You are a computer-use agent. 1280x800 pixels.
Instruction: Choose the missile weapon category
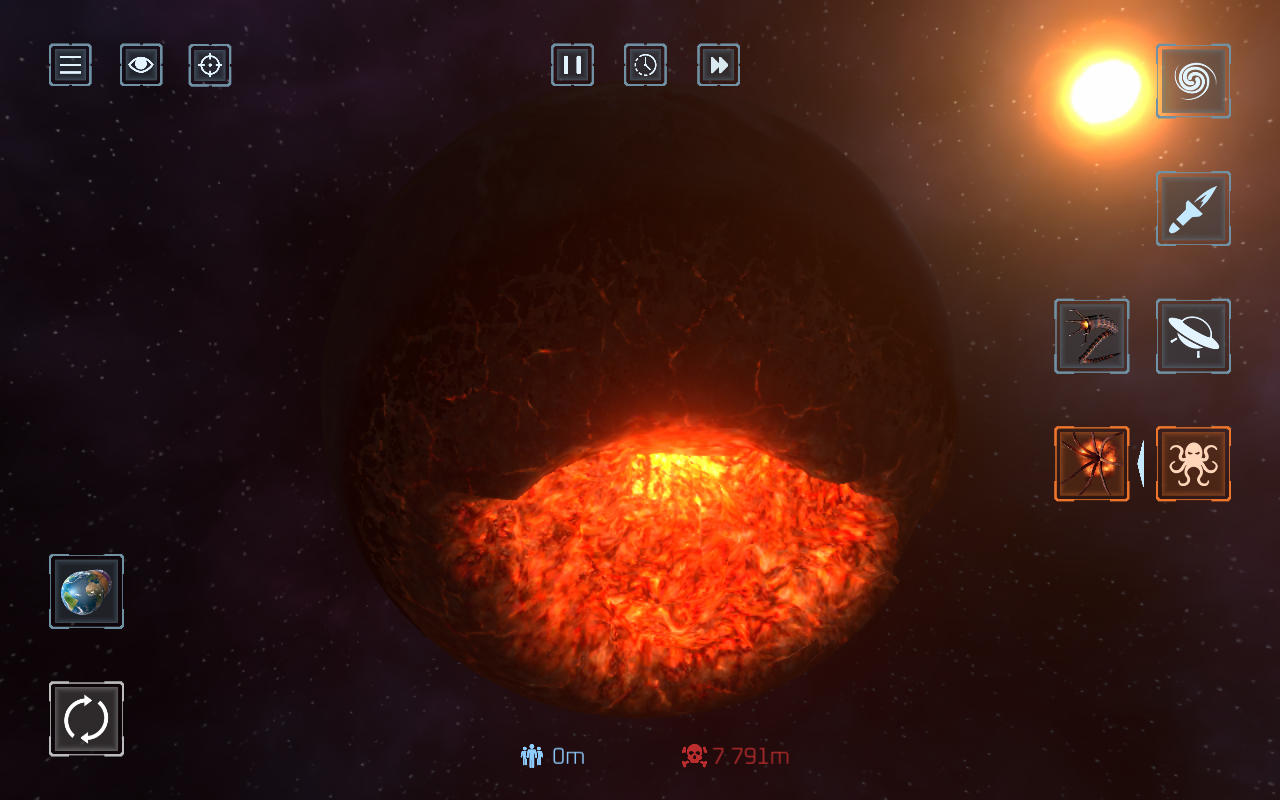[x=1193, y=209]
